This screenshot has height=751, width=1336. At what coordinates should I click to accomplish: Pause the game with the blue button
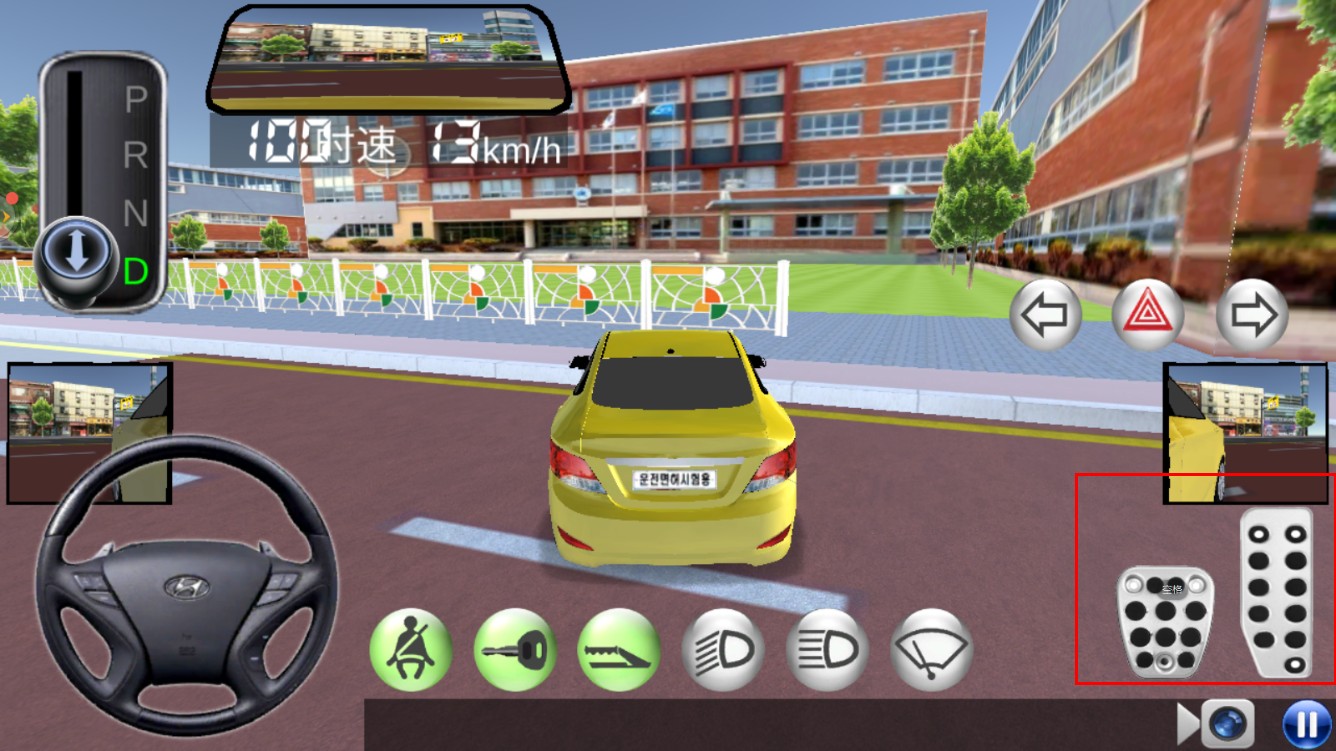tap(1306, 724)
